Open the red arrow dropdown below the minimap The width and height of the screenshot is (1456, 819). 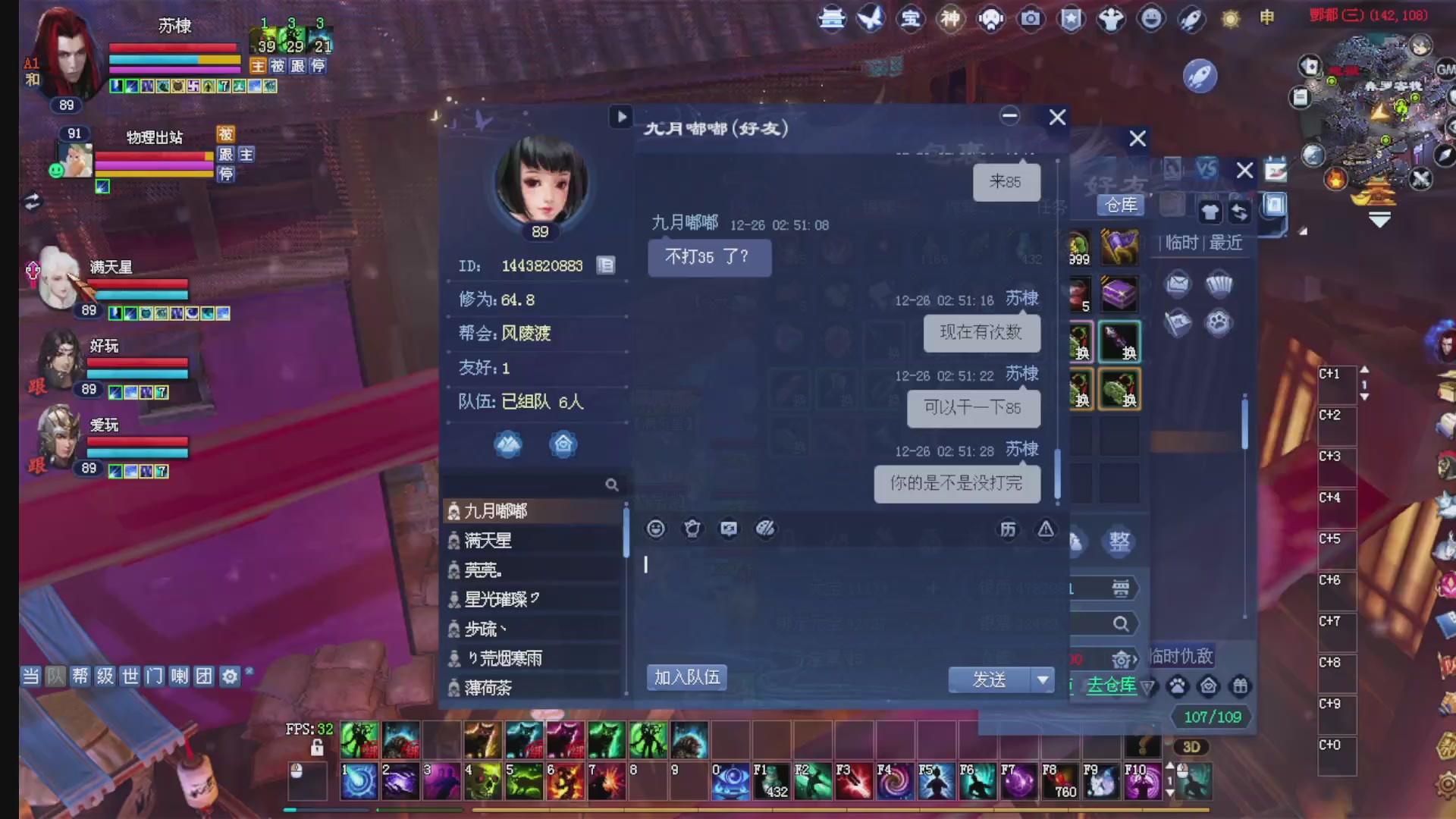(x=1379, y=219)
